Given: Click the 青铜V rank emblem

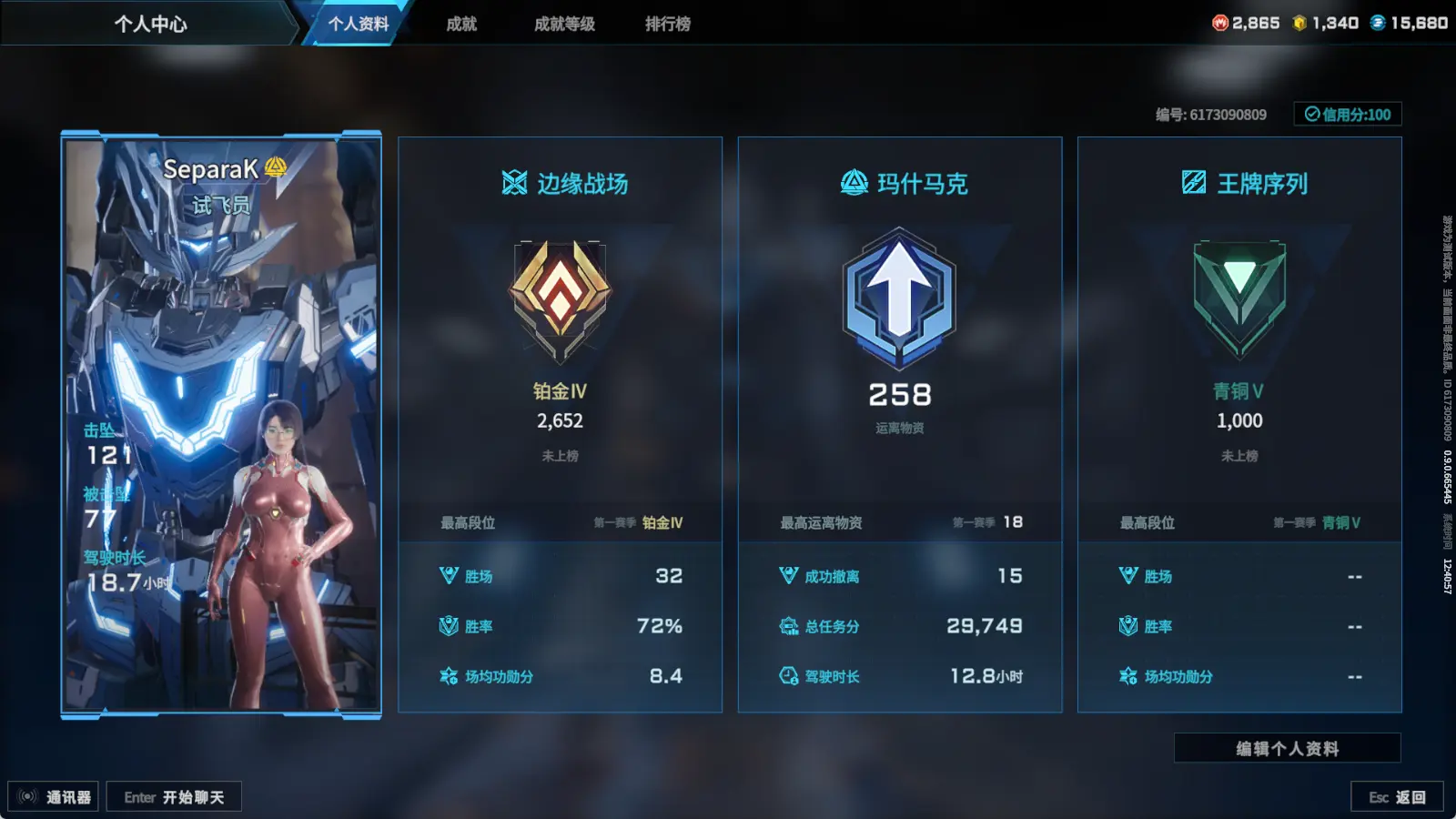Looking at the screenshot, I should pos(1239,298).
